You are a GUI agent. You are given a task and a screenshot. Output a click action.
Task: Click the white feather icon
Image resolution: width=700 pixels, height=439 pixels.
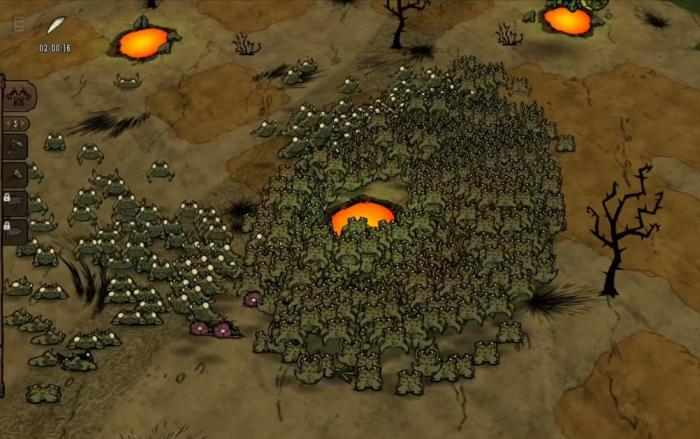coord(56,25)
